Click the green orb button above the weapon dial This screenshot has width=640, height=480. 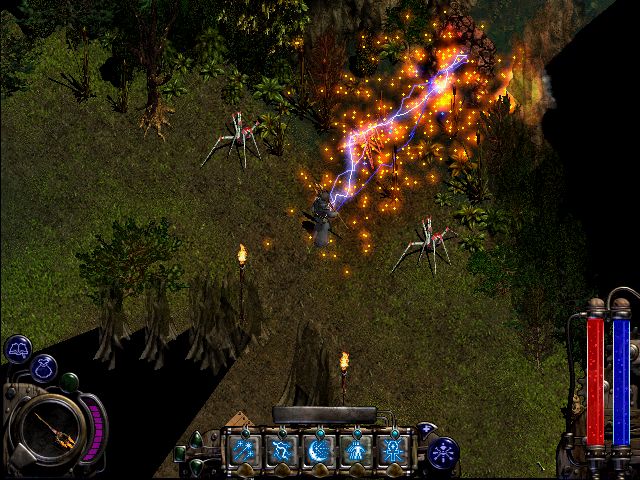pyautogui.click(x=70, y=381)
